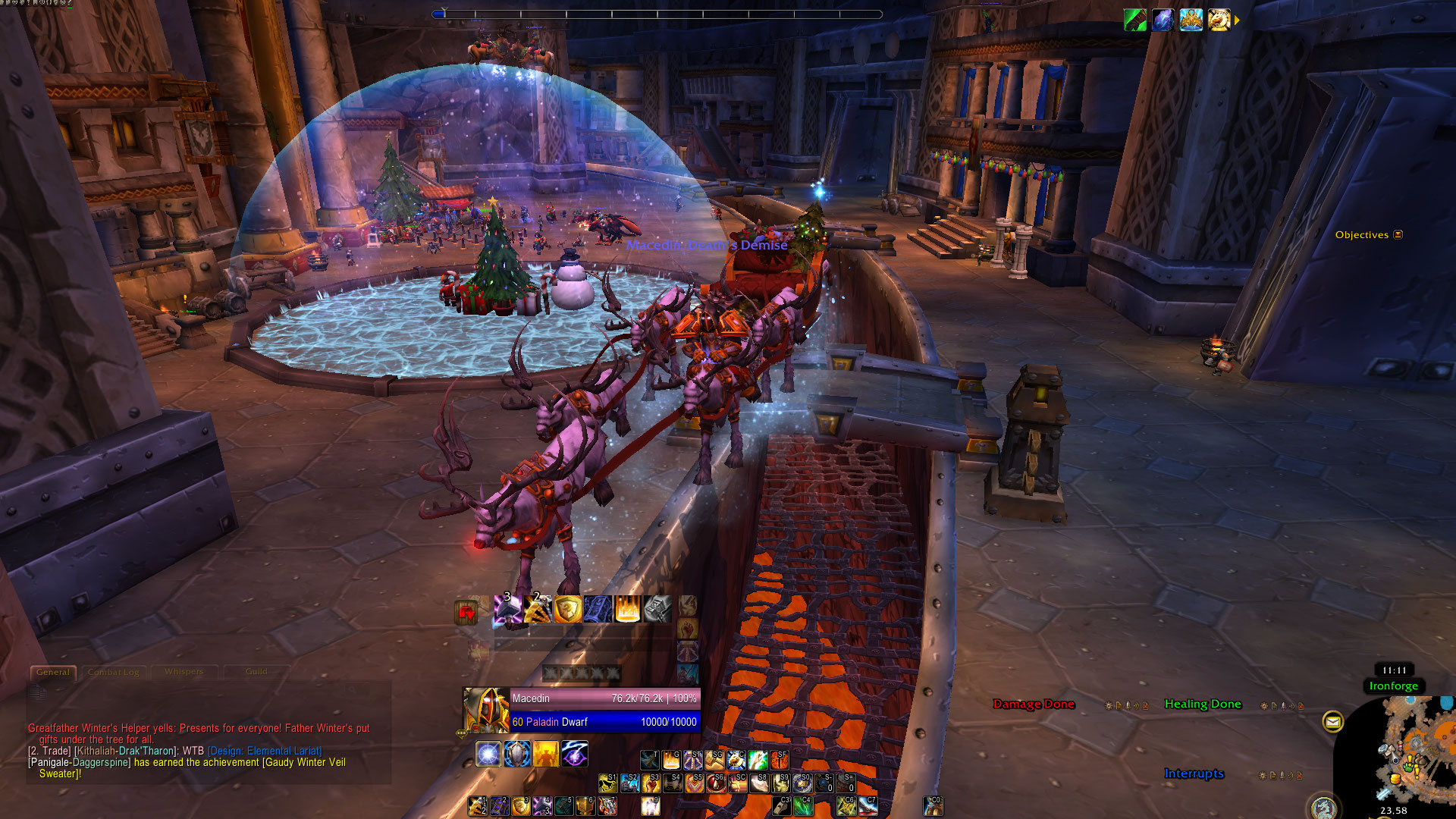Cast the golden flames Consecration on key G
The height and width of the screenshot is (819, 1456).
pyautogui.click(x=671, y=760)
